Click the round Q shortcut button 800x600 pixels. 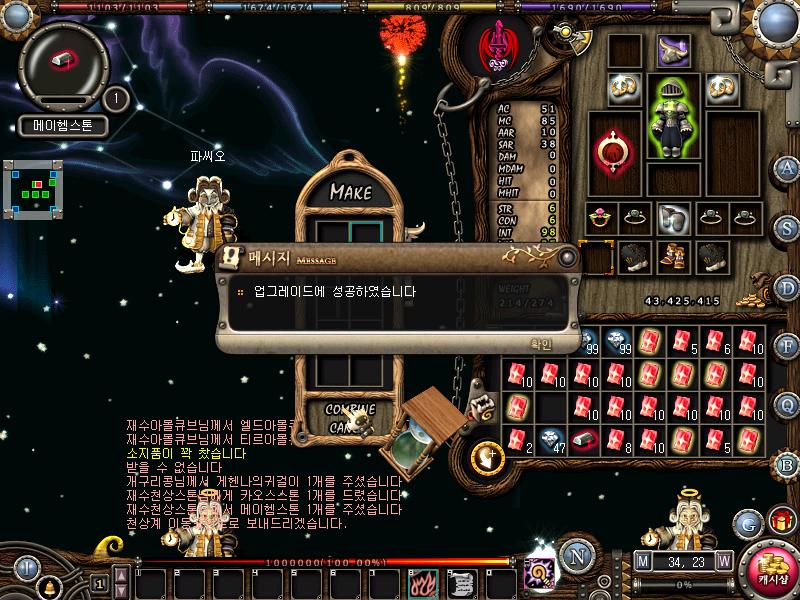[787, 404]
